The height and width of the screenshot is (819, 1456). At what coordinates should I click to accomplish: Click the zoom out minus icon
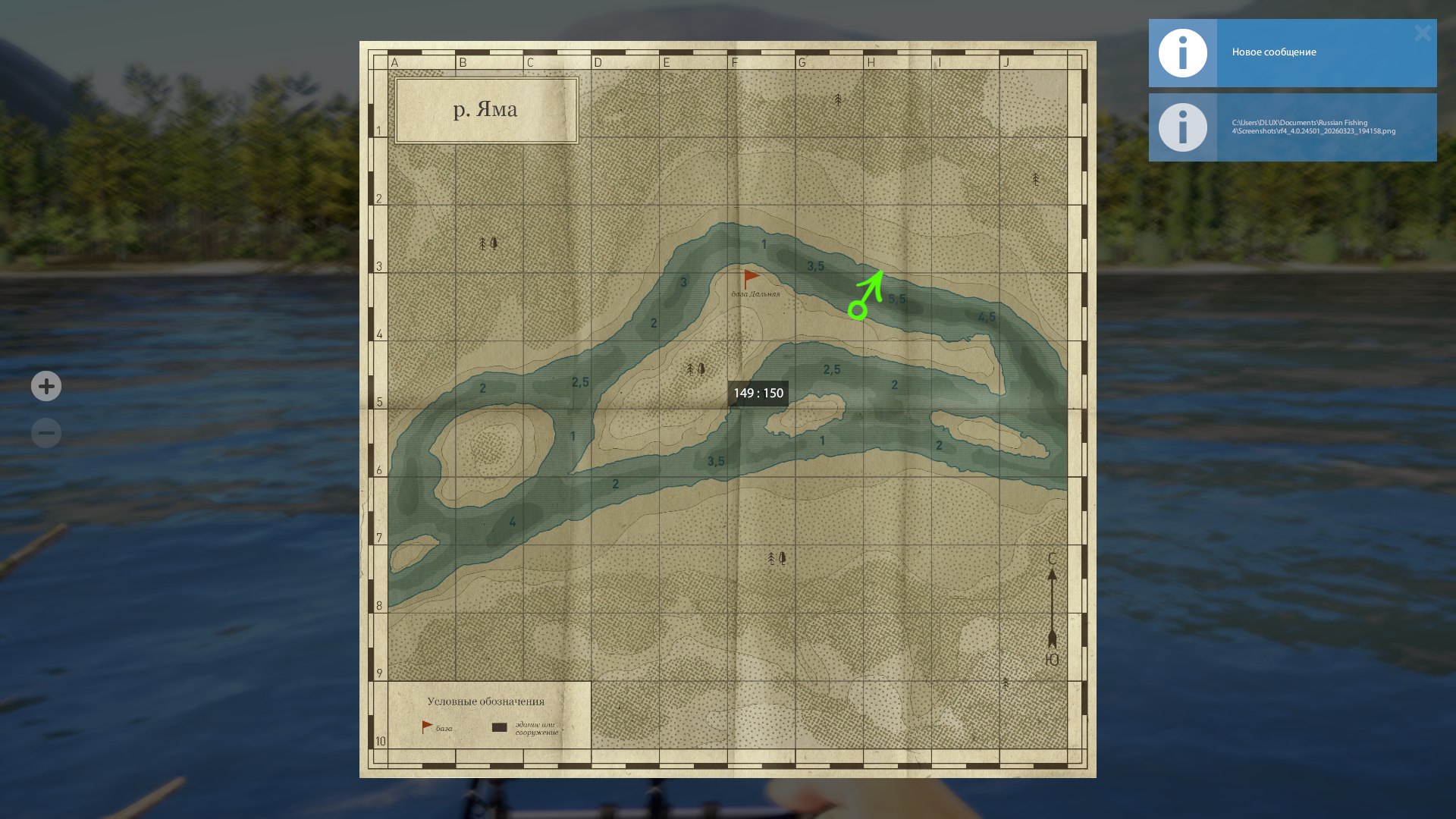(45, 432)
